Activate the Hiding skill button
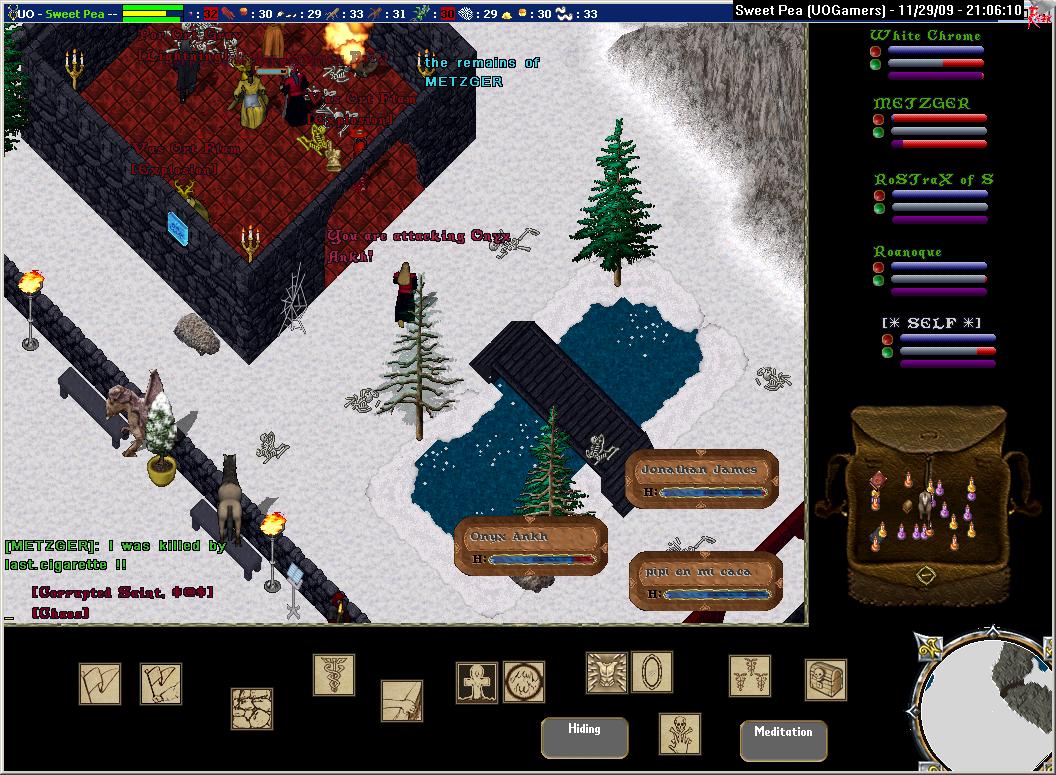The width and height of the screenshot is (1056, 775). [584, 737]
